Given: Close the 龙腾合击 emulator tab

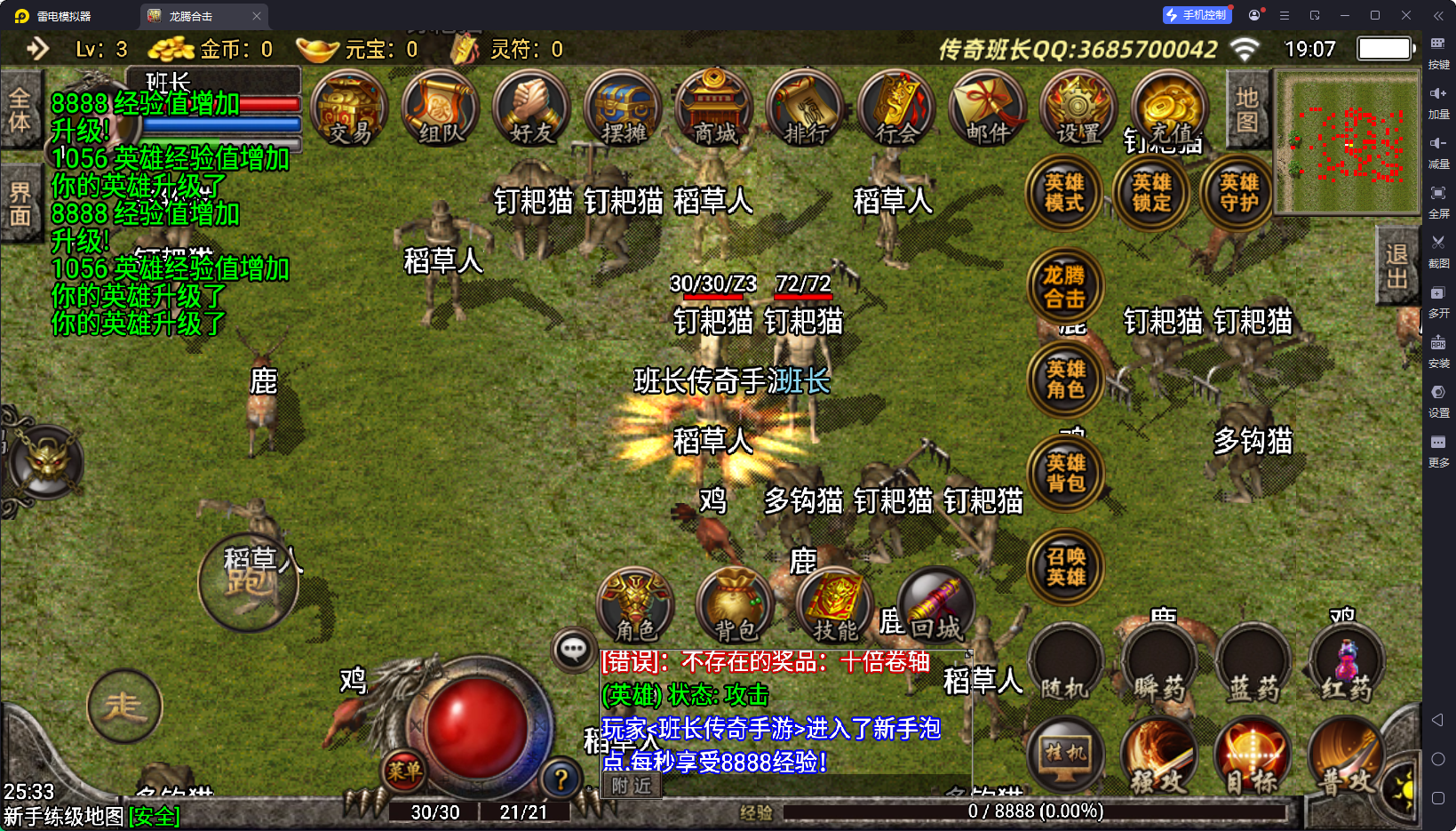Looking at the screenshot, I should (257, 16).
